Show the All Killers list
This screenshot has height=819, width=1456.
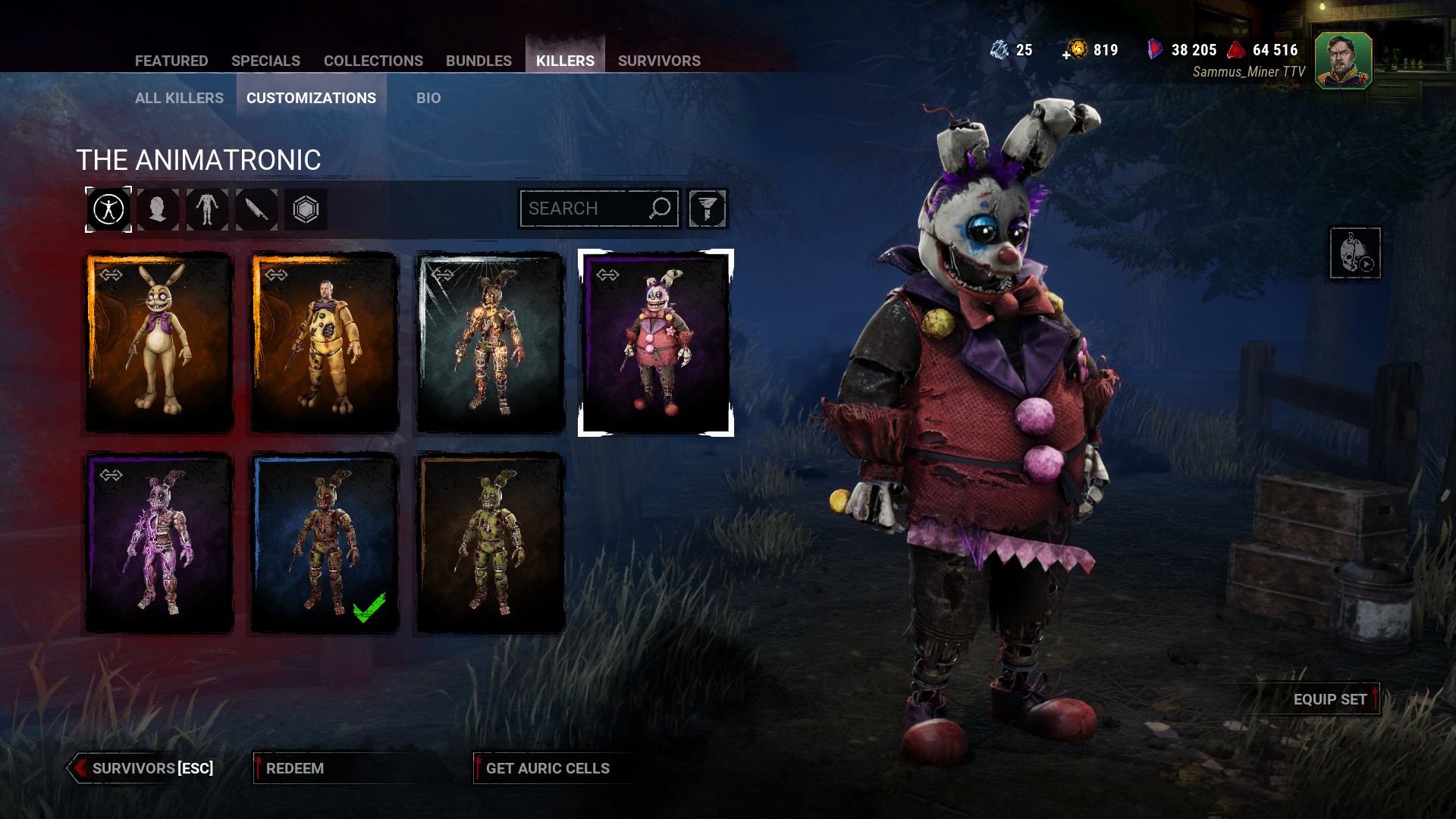(x=179, y=98)
